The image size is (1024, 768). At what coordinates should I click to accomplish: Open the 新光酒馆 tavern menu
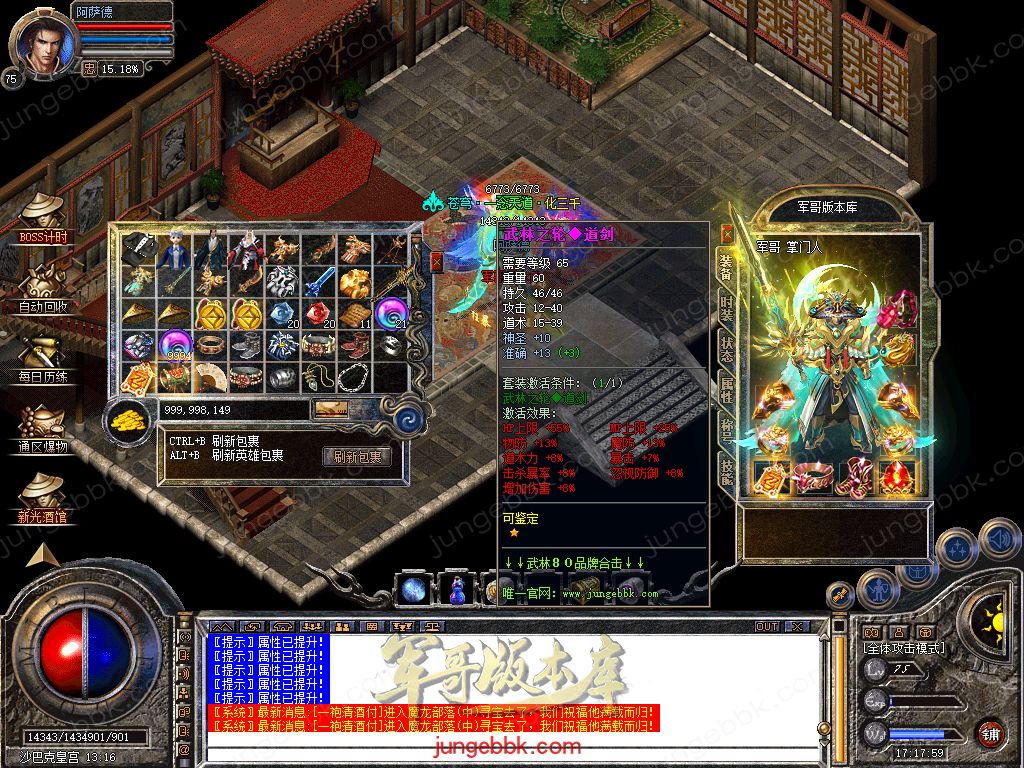point(43,497)
